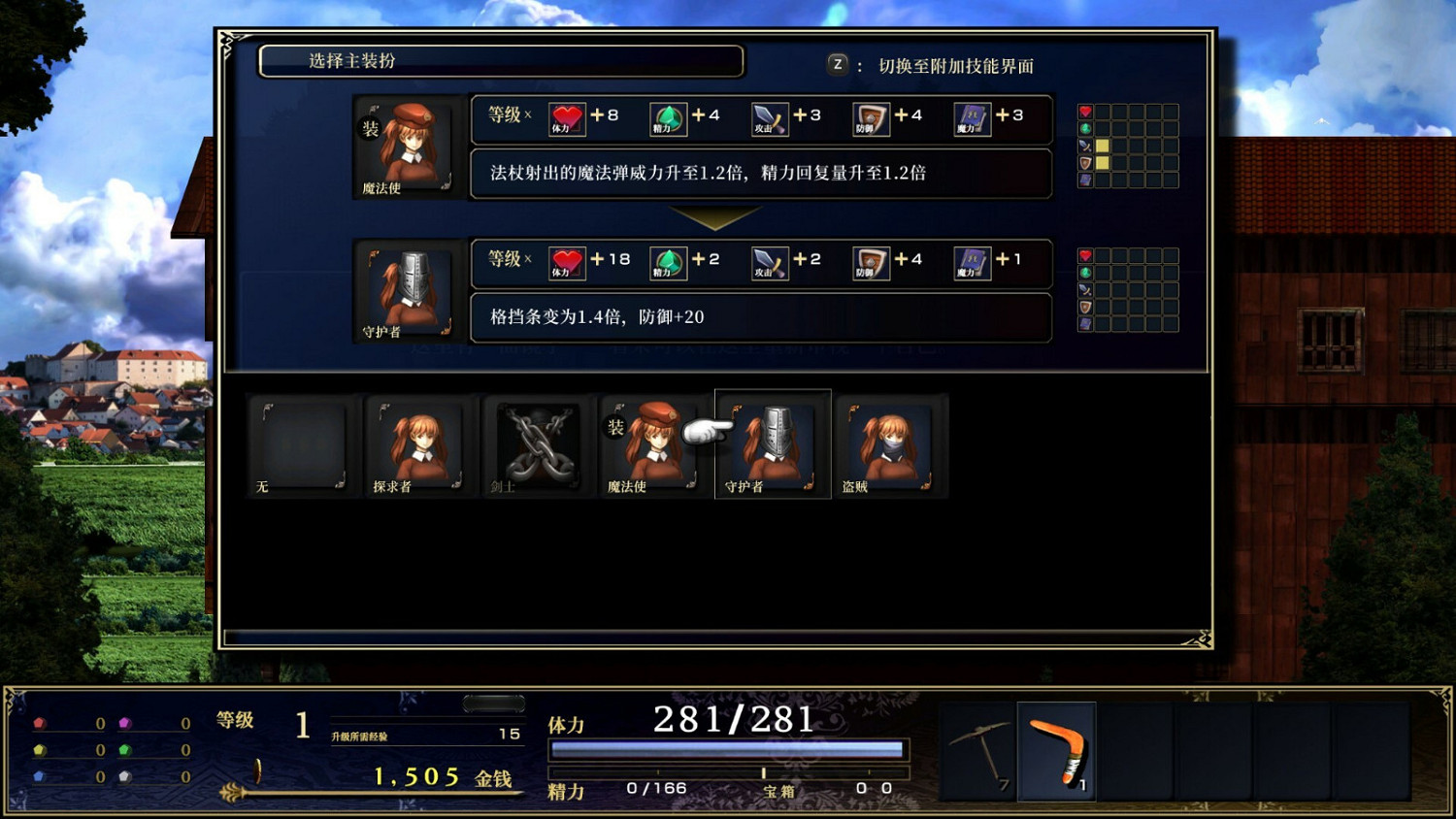The height and width of the screenshot is (819, 1456).
Task: Click the shield 防御 icon in the 守护者 stats row
Action: [869, 261]
